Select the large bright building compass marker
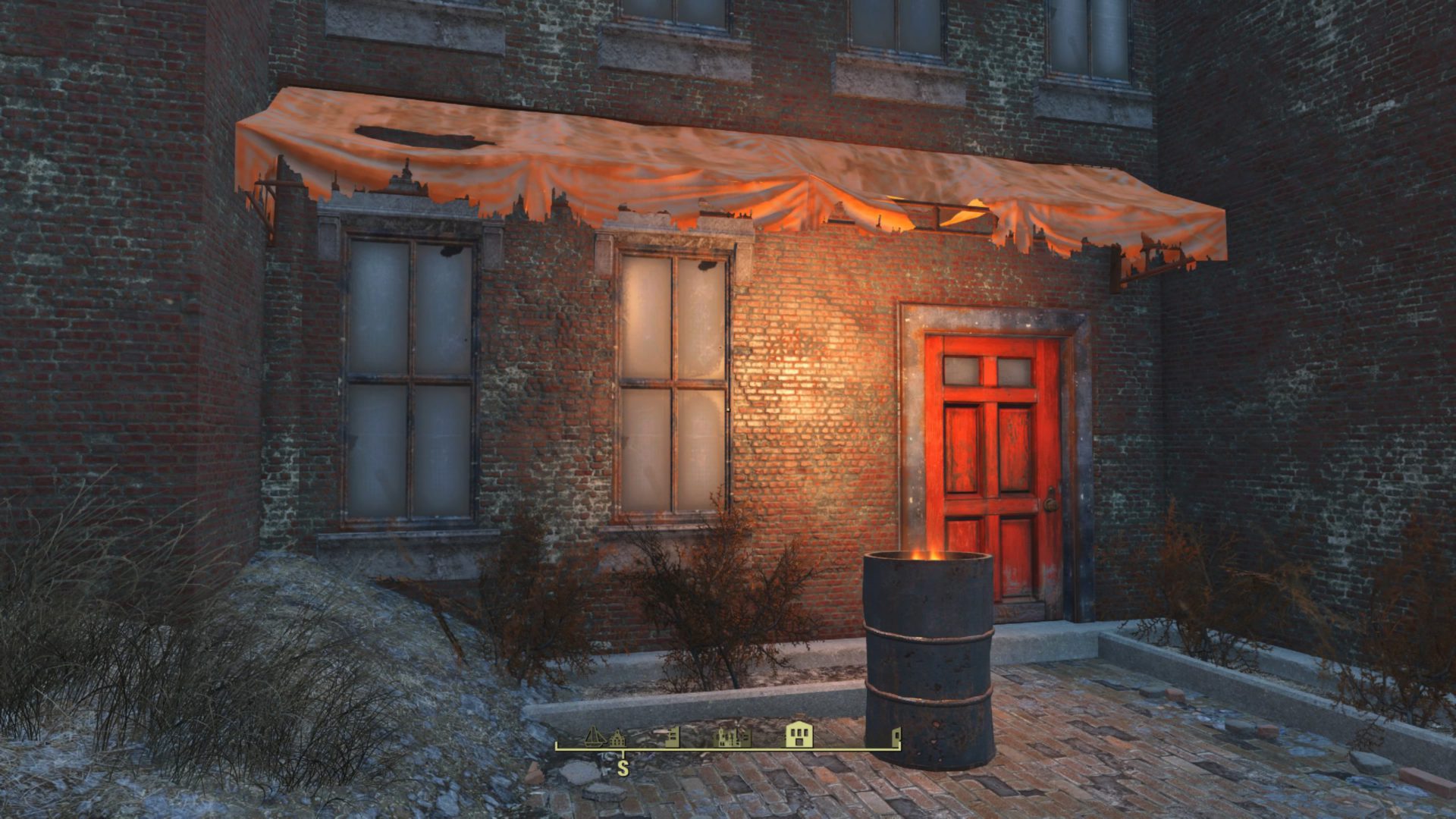This screenshot has width=1456, height=819. pos(799,734)
